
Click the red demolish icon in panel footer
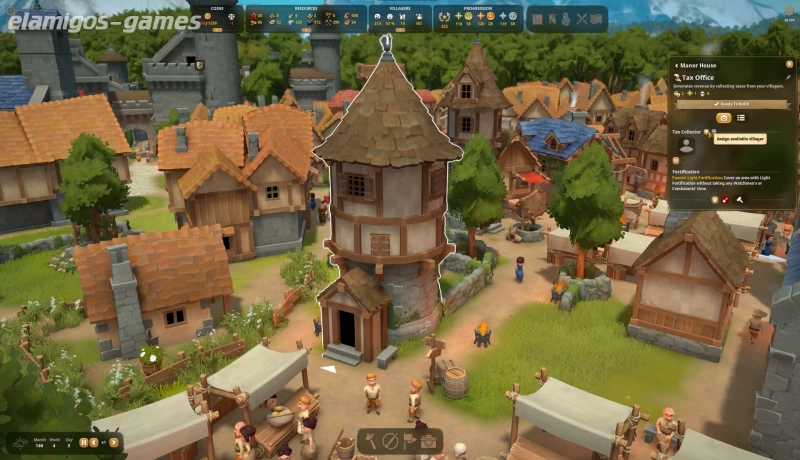(726, 199)
